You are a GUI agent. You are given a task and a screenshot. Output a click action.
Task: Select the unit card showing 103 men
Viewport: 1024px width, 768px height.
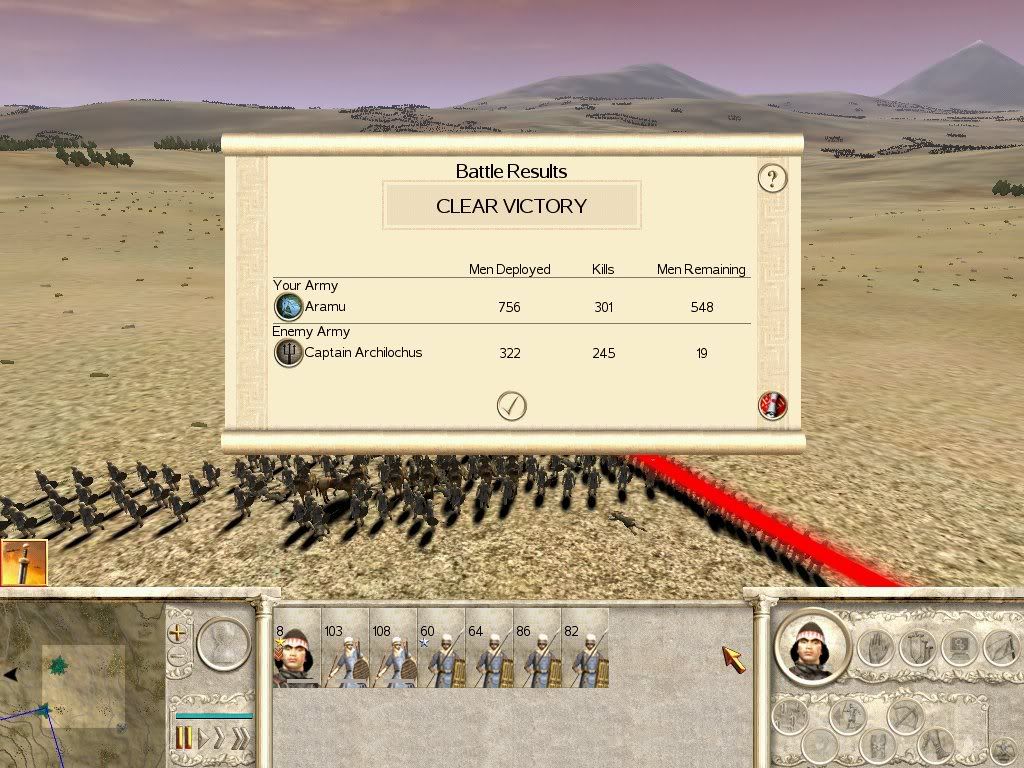pyautogui.click(x=345, y=648)
